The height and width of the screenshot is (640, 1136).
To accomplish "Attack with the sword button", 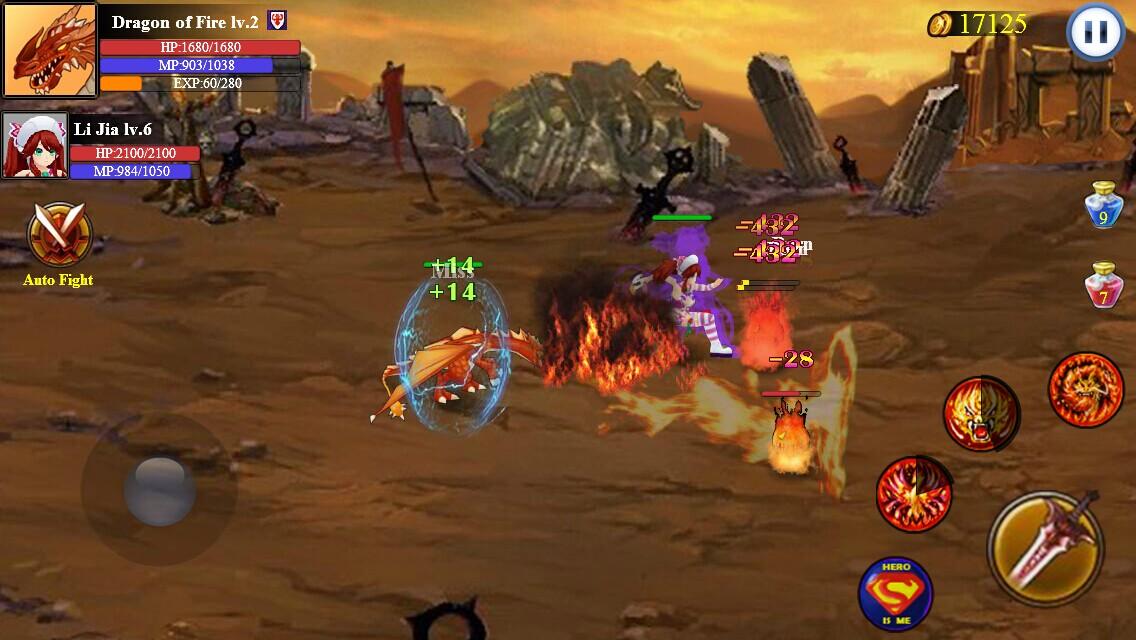I will click(x=1045, y=547).
